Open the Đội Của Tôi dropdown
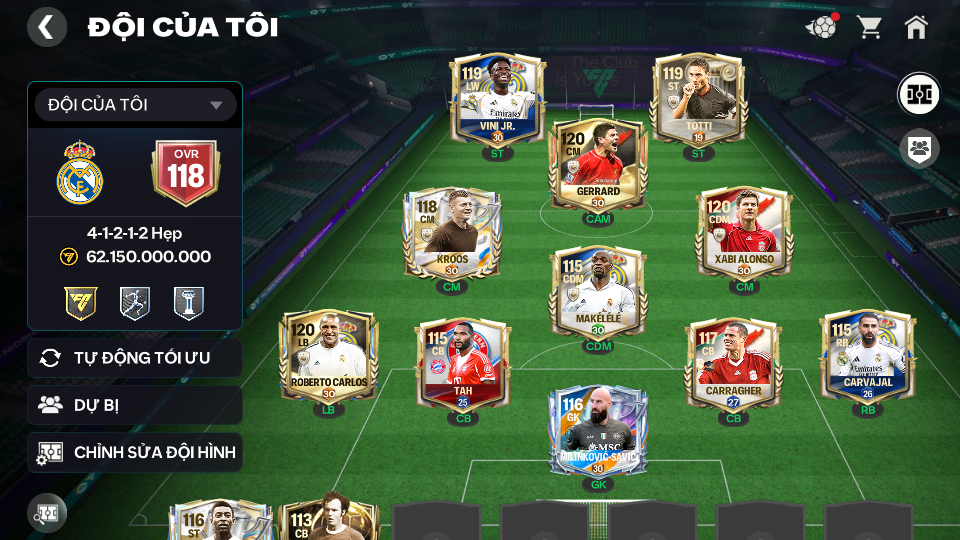The height and width of the screenshot is (540, 960). click(135, 105)
